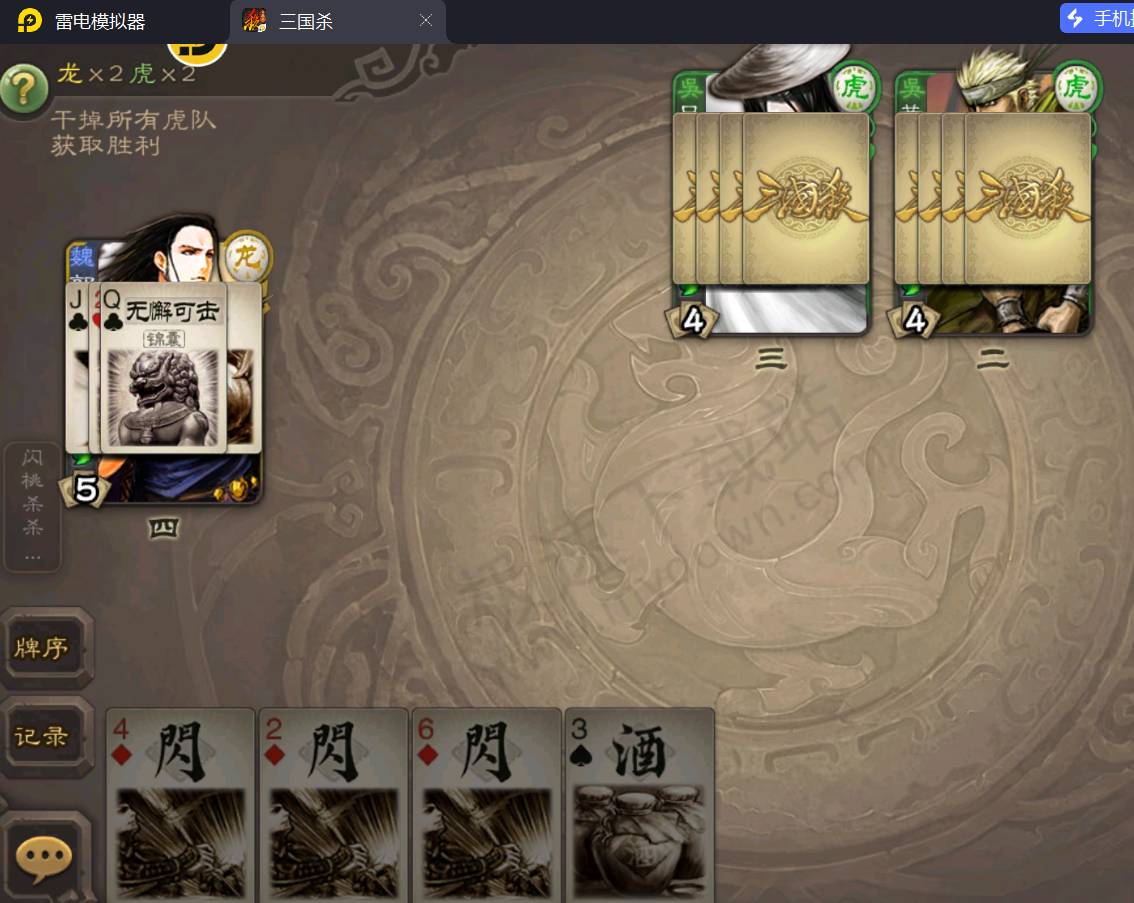This screenshot has height=903, width=1134.
Task: Open the 记录 game log
Action: [42, 737]
